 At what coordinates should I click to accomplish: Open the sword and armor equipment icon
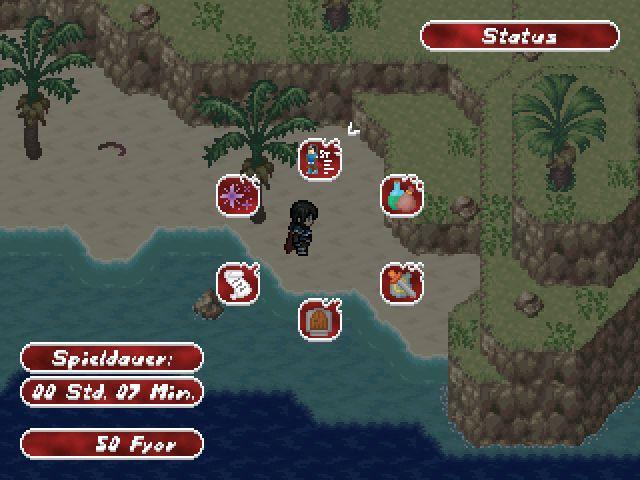401,283
